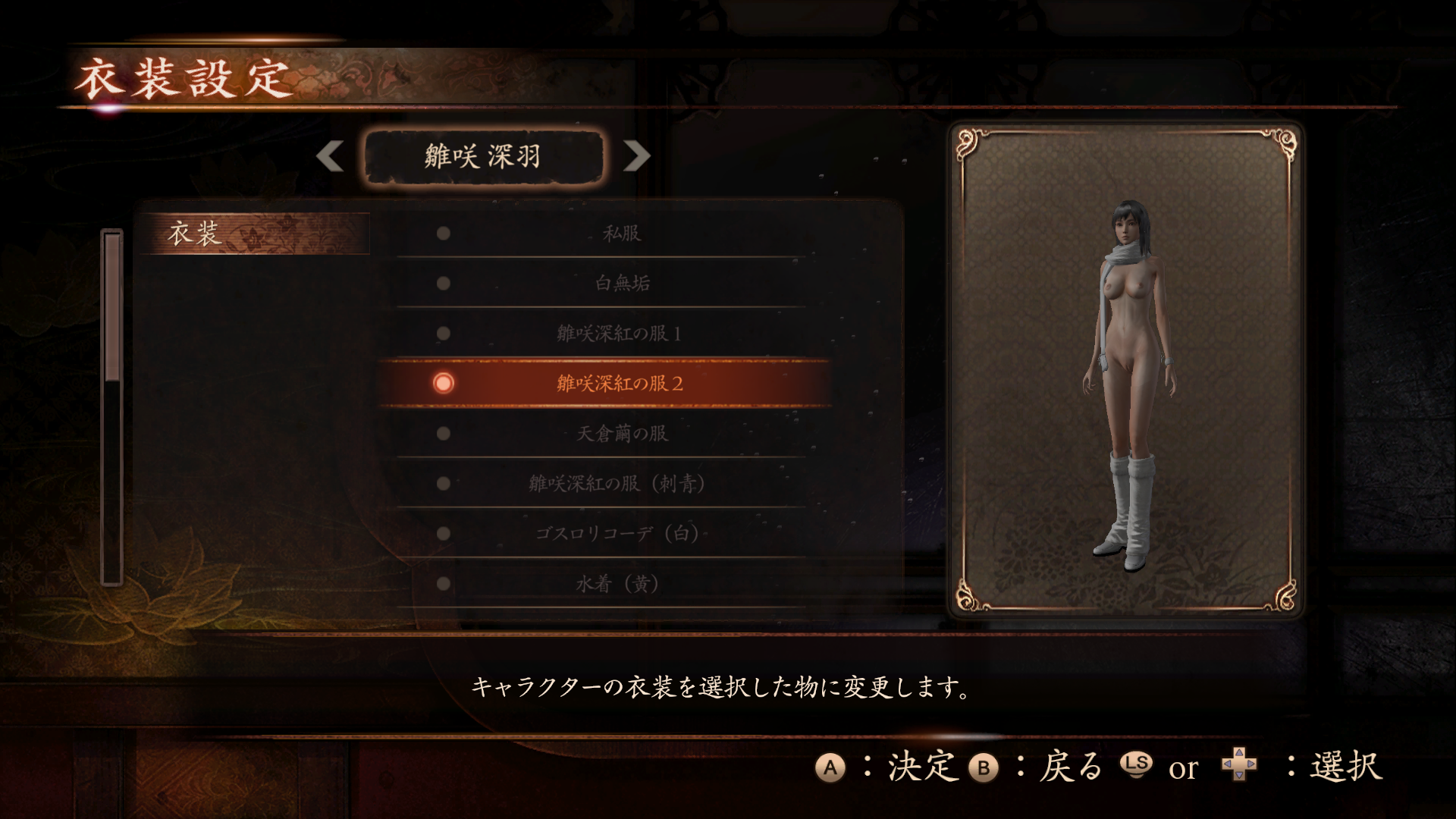
Task: Select 雛咲深紅の服(刺青) costume
Action: (617, 484)
